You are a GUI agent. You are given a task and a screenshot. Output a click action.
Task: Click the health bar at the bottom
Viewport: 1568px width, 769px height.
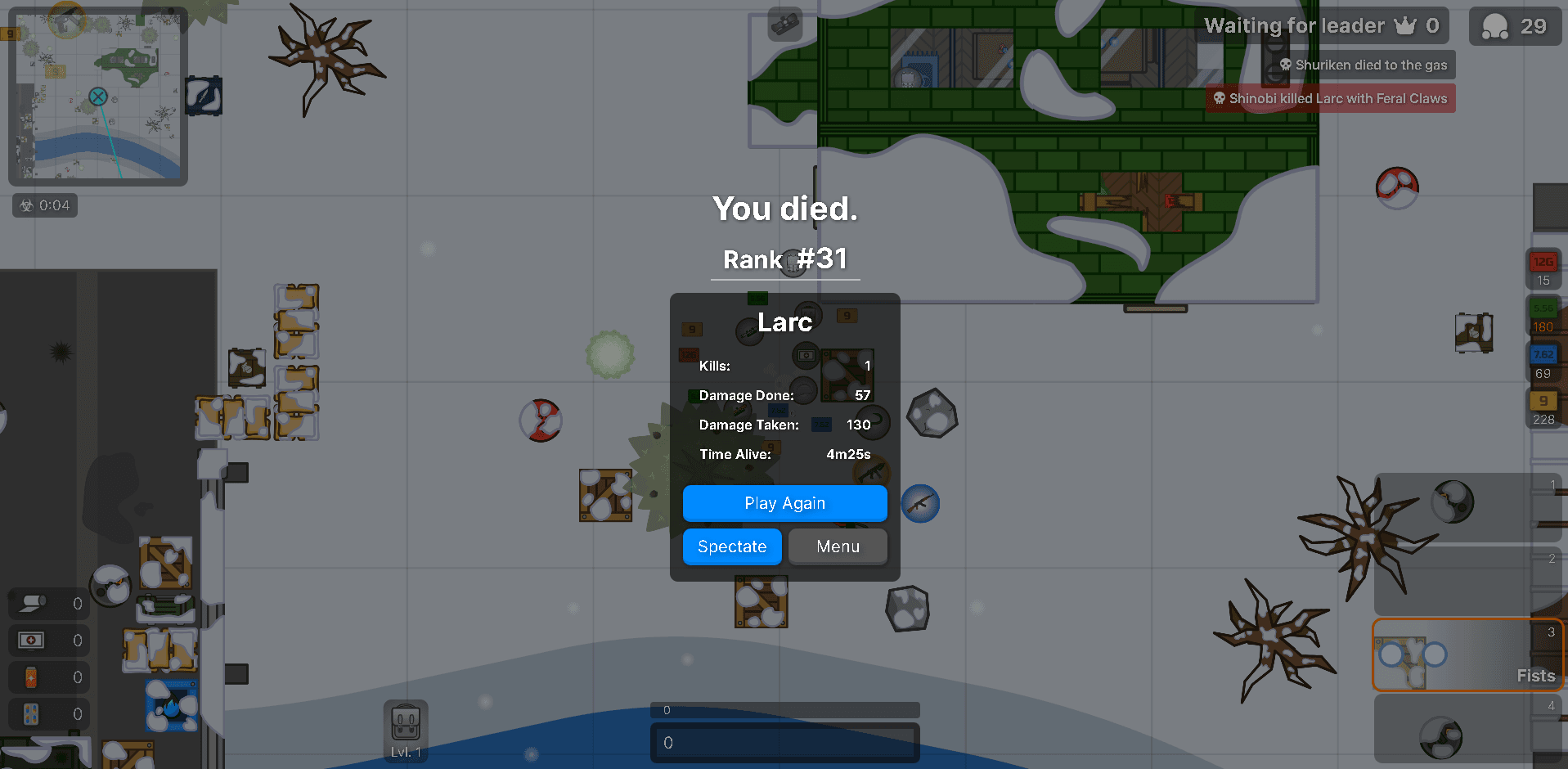[x=784, y=743]
